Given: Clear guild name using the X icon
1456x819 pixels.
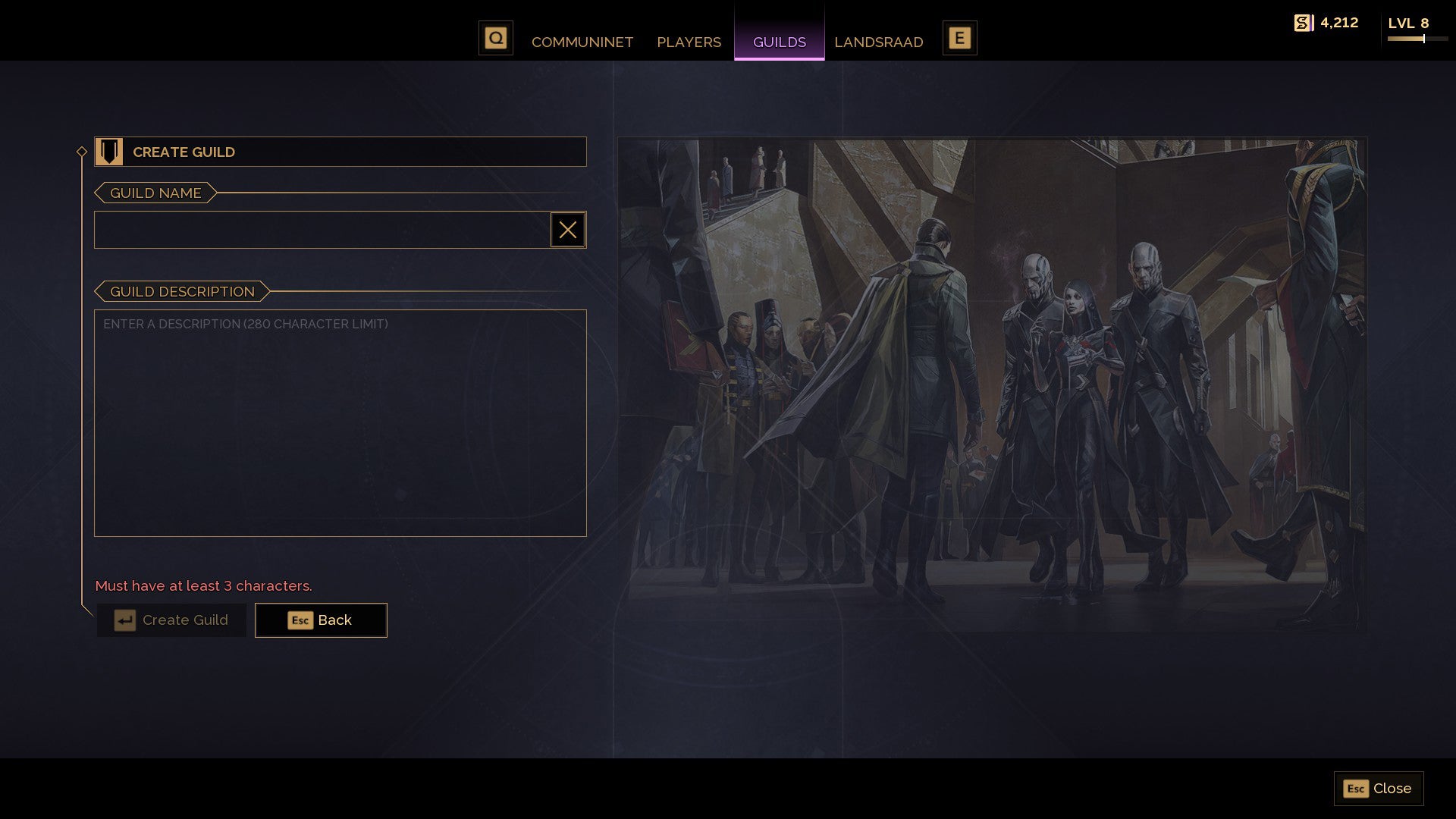Looking at the screenshot, I should (x=568, y=230).
